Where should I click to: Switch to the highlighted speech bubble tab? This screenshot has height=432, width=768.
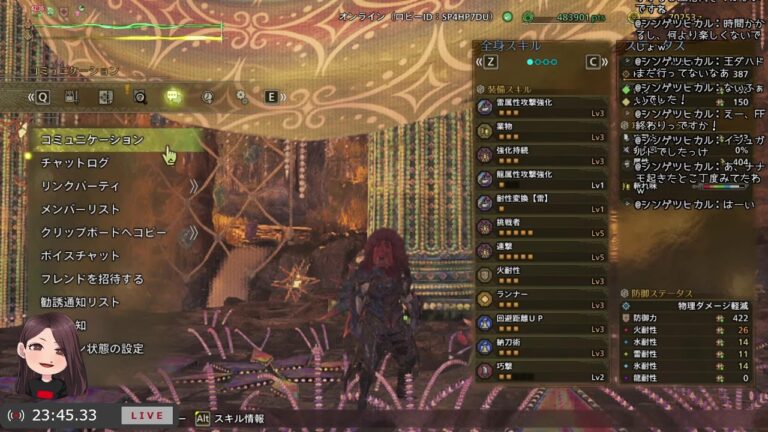(173, 97)
